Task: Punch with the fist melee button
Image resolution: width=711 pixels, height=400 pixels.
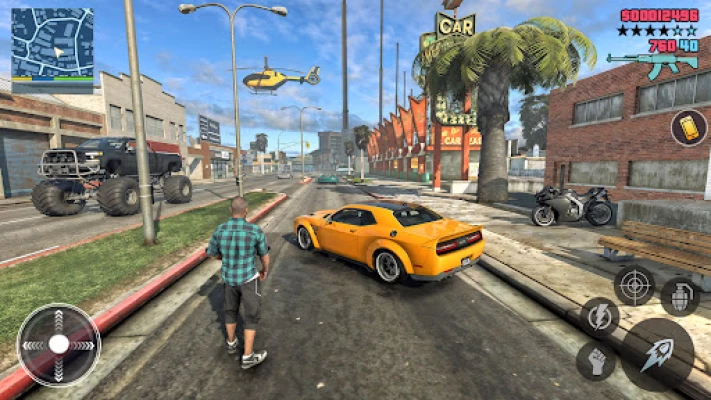Action: 596,361
